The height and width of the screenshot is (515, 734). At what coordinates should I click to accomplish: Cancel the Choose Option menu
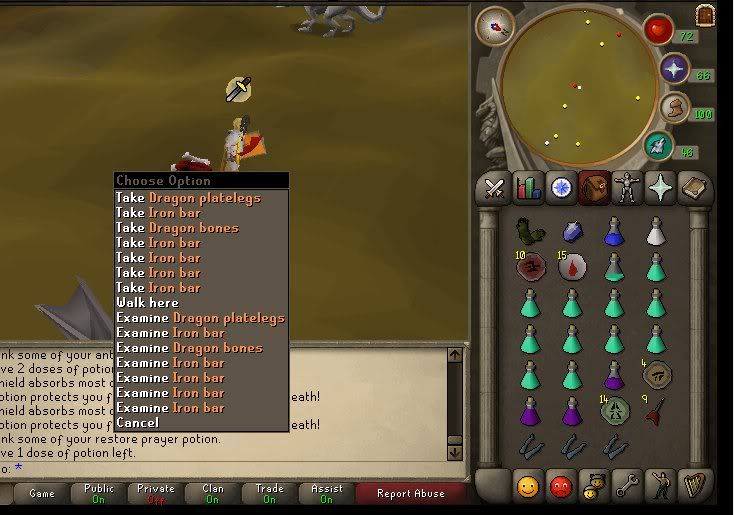coord(137,422)
